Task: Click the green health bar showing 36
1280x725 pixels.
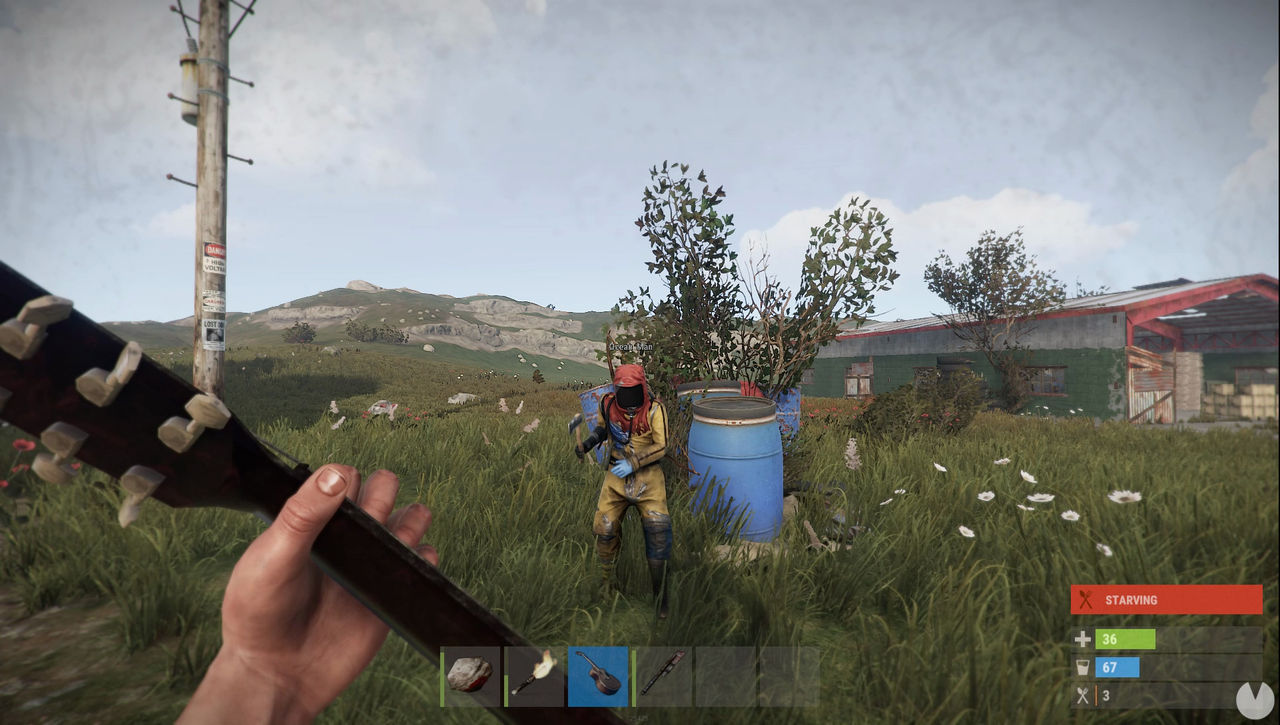Action: (1124, 639)
